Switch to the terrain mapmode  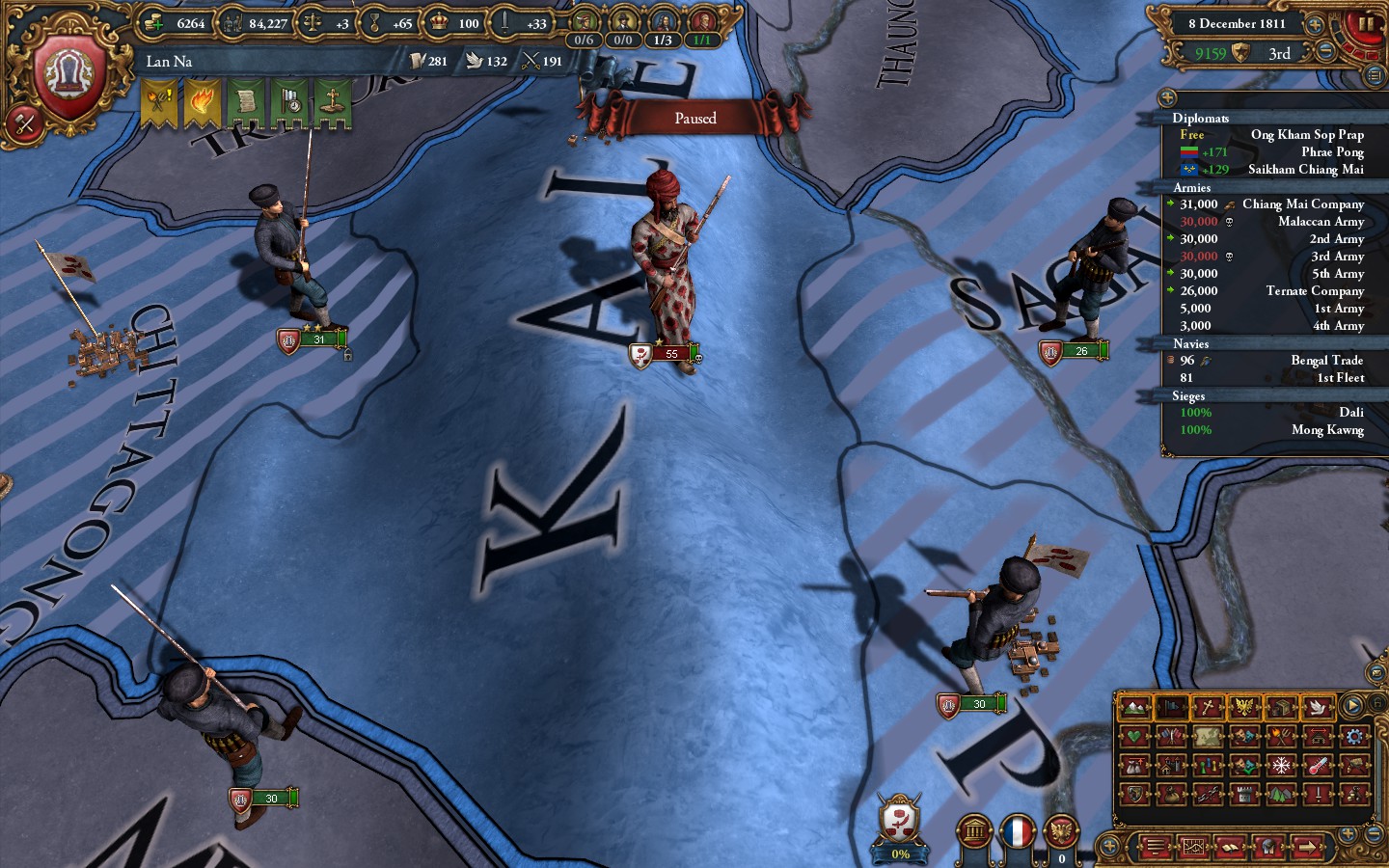[x=1135, y=708]
